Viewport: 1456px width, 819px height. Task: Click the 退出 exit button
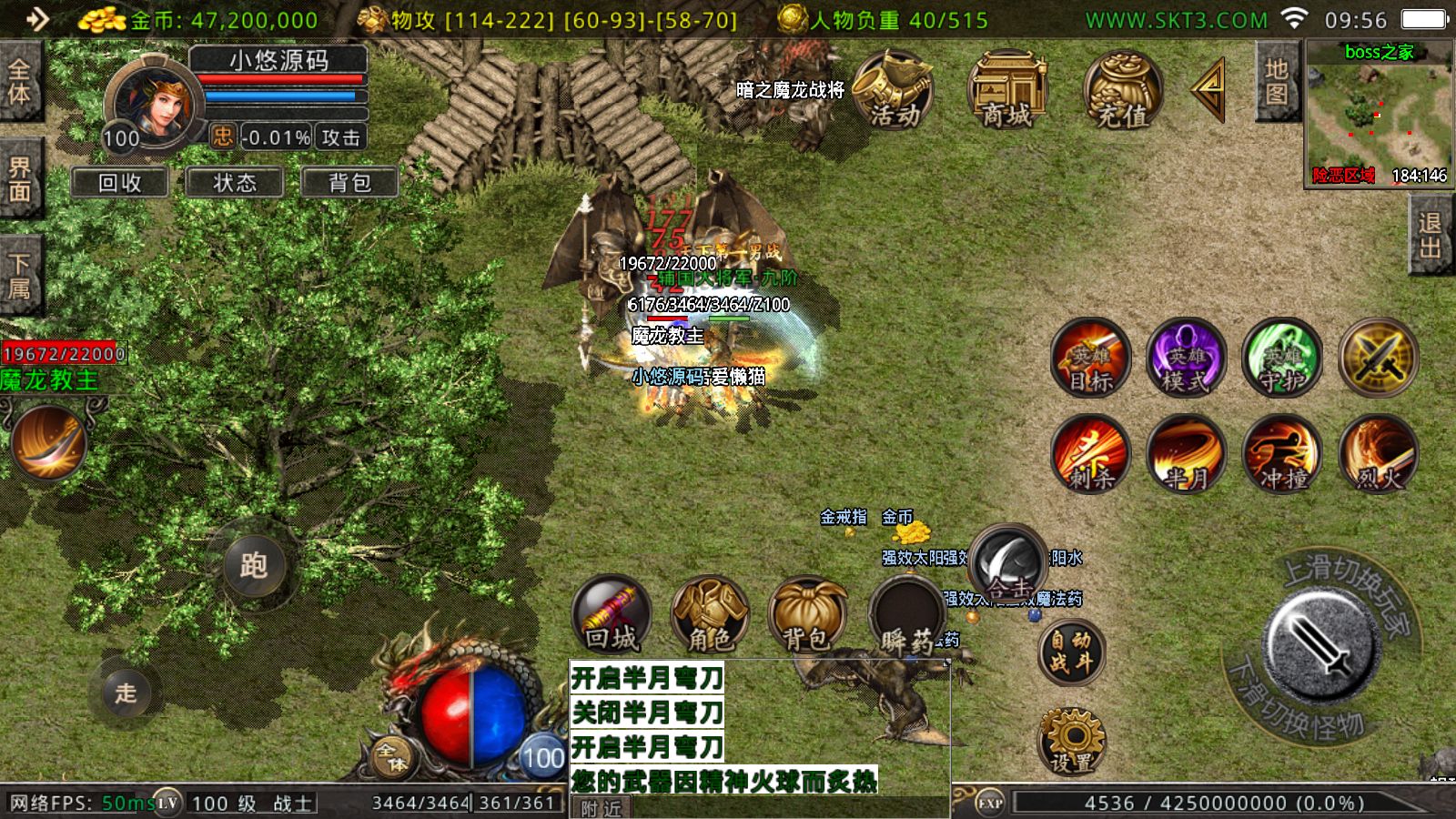click(x=1430, y=235)
